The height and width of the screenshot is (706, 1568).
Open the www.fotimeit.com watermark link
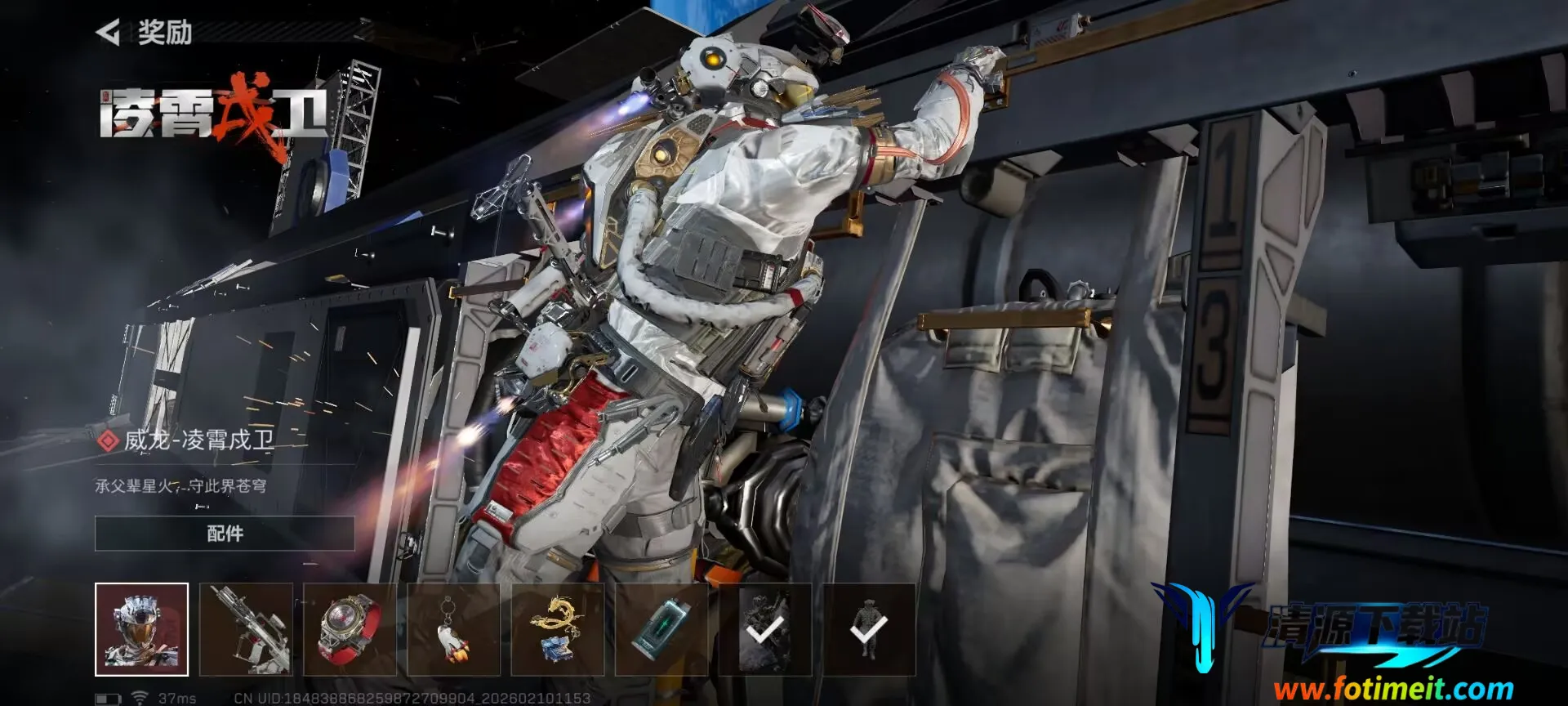[x=1392, y=690]
